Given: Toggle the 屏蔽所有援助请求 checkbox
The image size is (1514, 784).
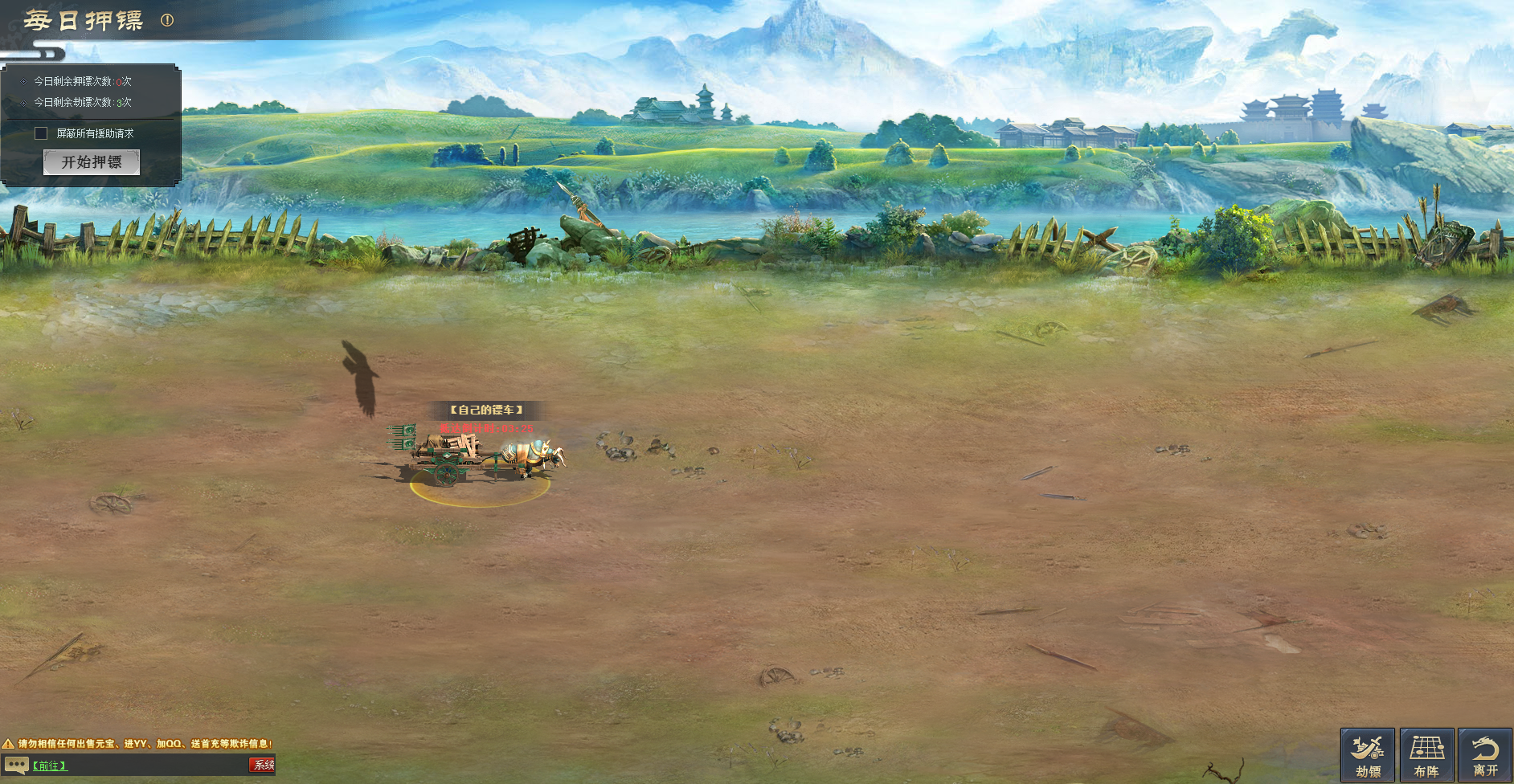Looking at the screenshot, I should [x=41, y=133].
